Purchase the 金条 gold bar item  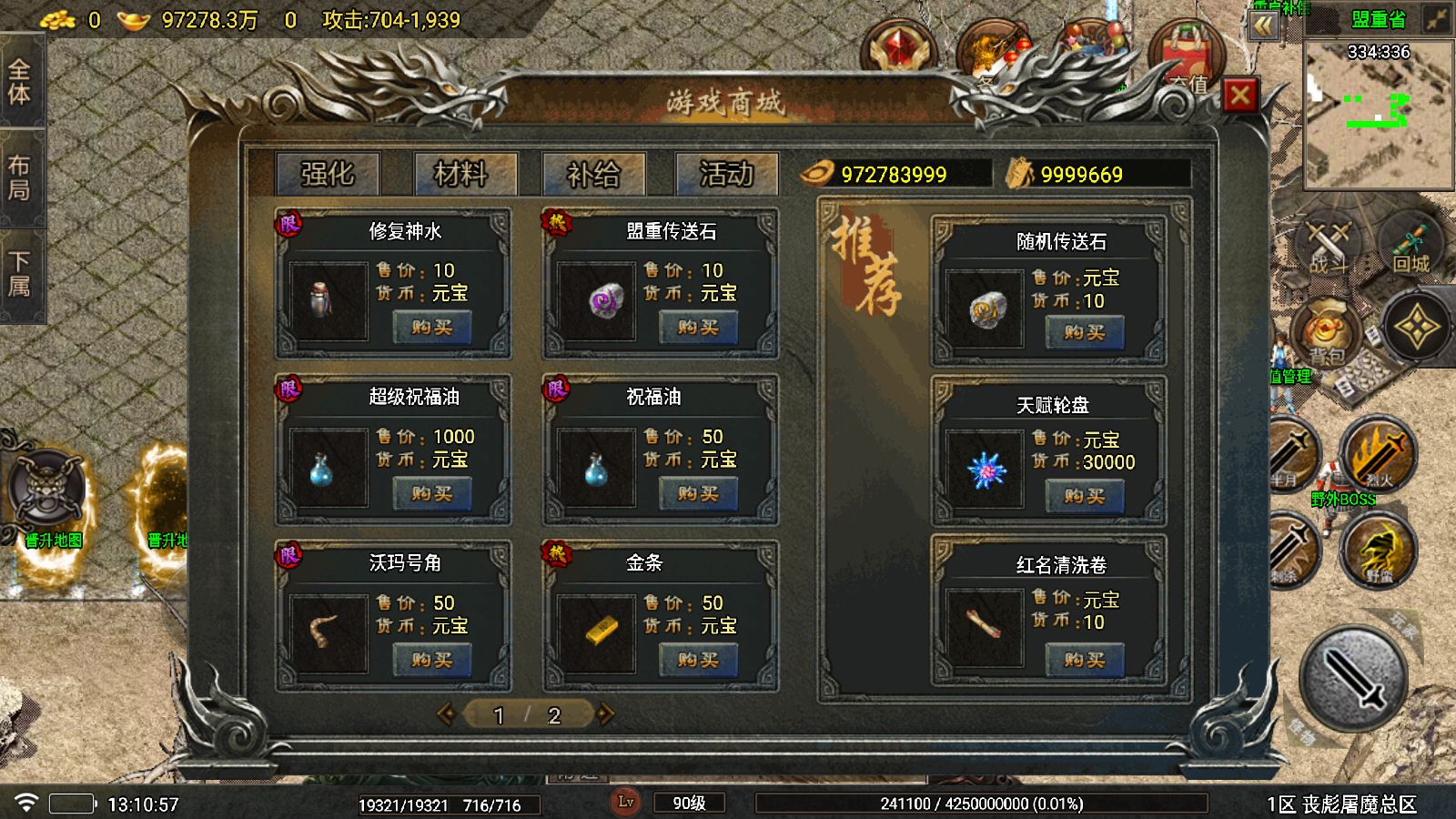click(698, 657)
